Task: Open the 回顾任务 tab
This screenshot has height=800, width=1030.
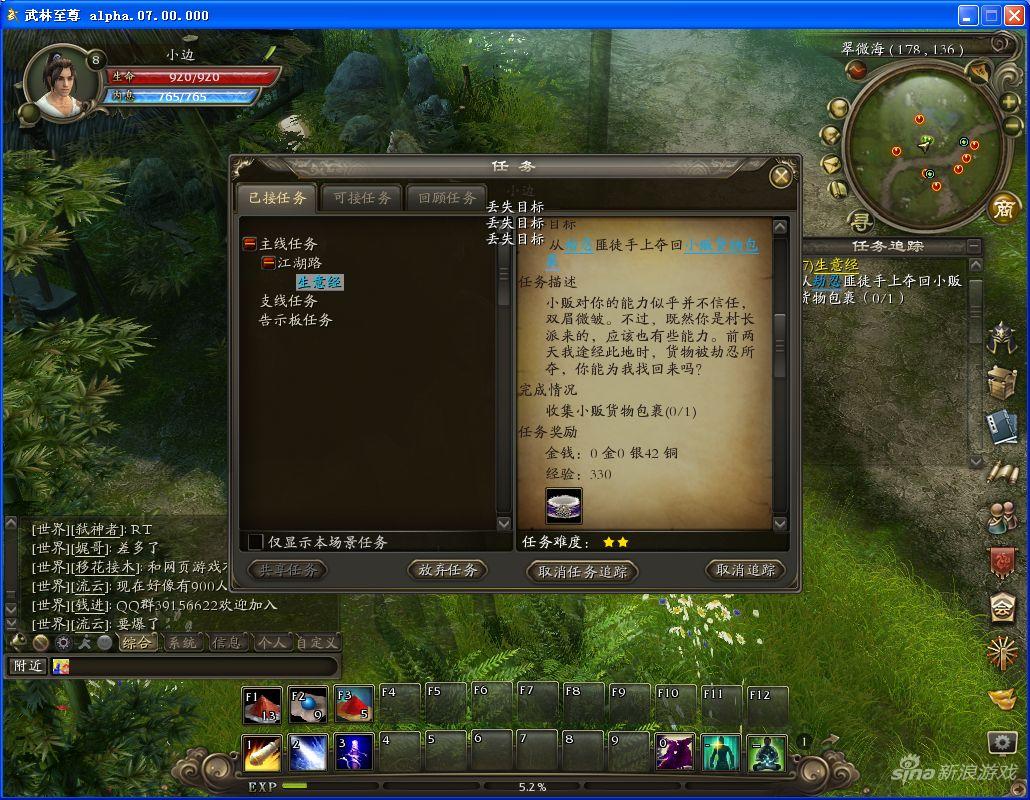Action: tap(447, 198)
